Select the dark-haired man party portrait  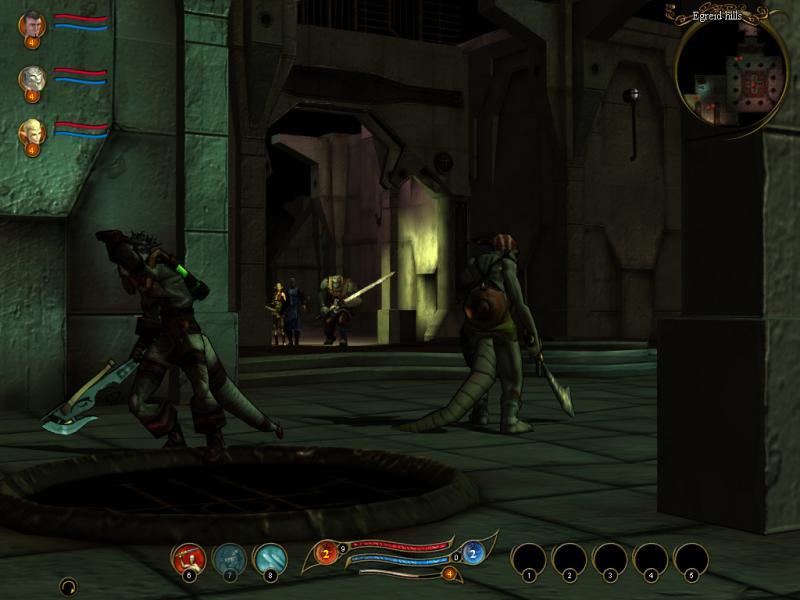point(32,24)
